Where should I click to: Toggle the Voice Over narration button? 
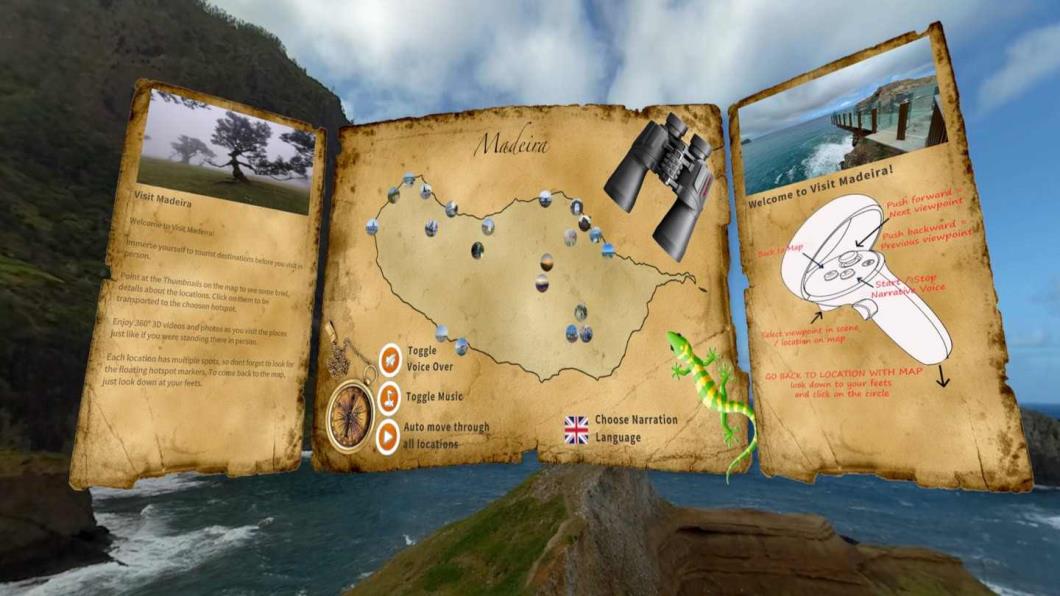point(390,357)
